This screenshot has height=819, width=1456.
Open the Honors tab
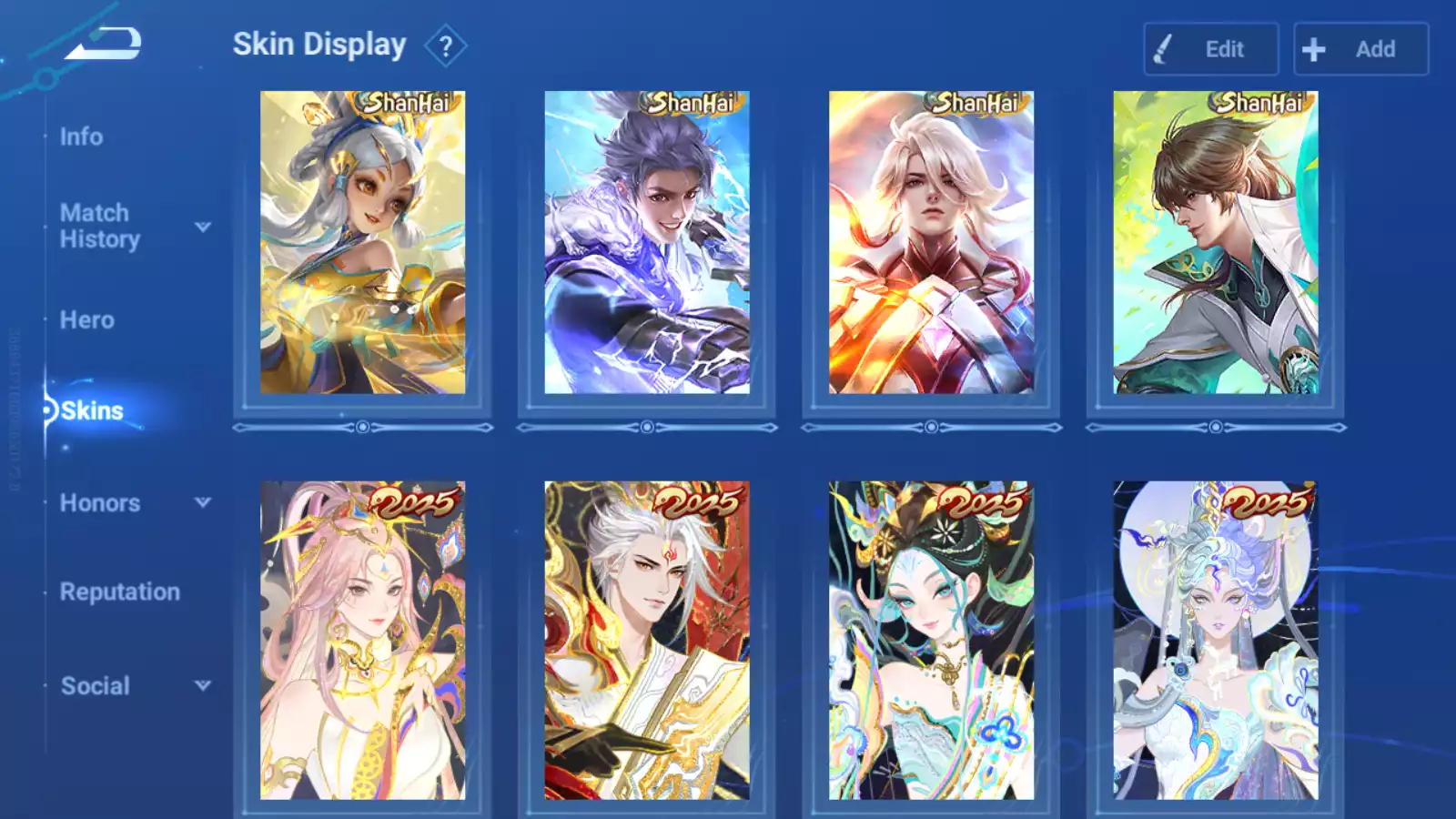coord(99,503)
